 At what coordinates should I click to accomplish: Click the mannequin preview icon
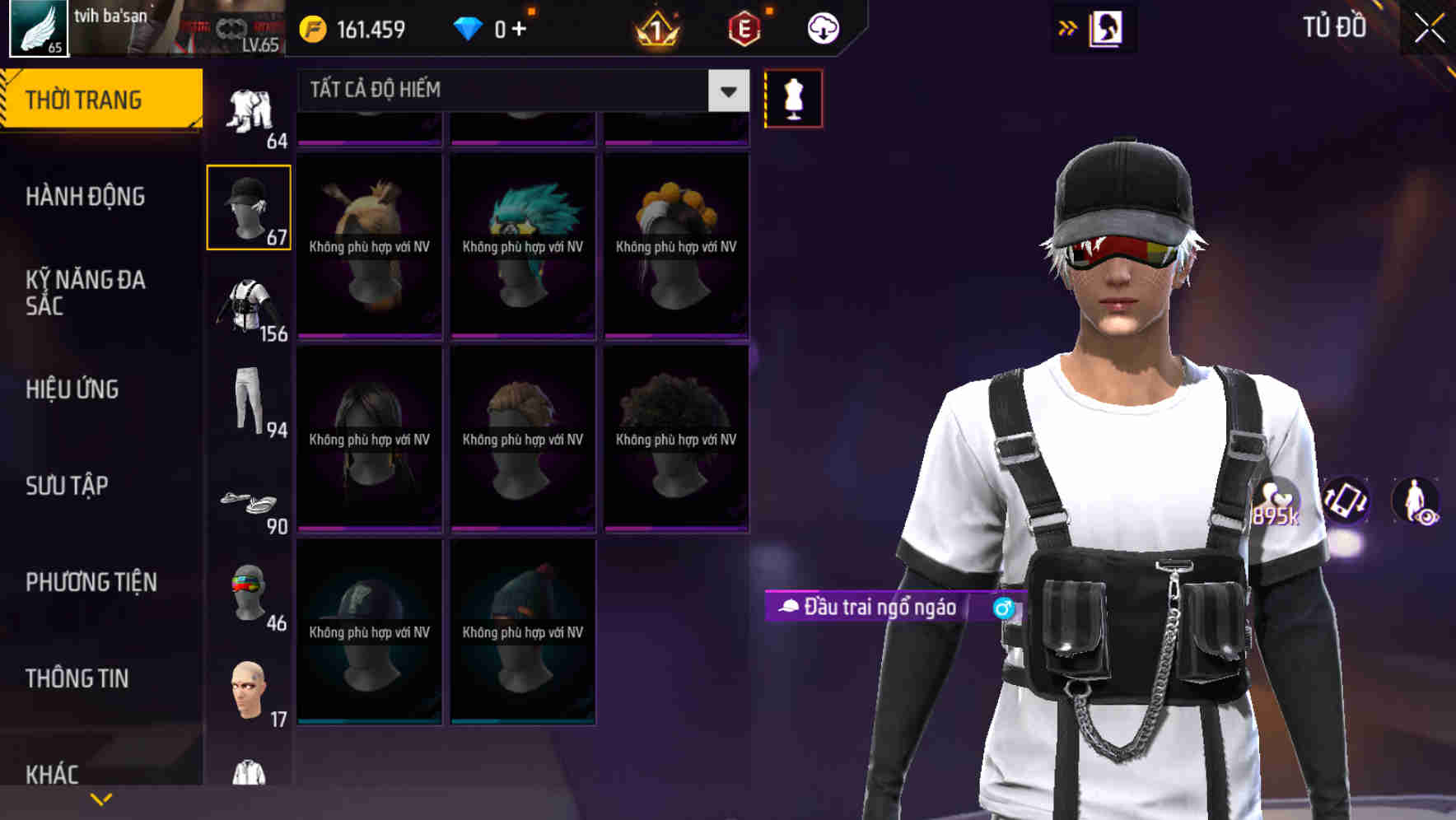(x=793, y=97)
